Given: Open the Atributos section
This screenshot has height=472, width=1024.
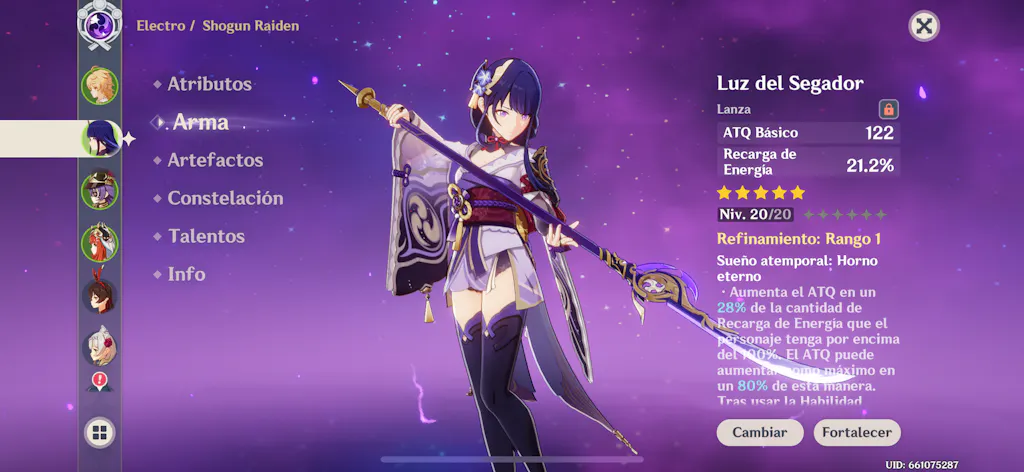Looking at the screenshot, I should [209, 85].
